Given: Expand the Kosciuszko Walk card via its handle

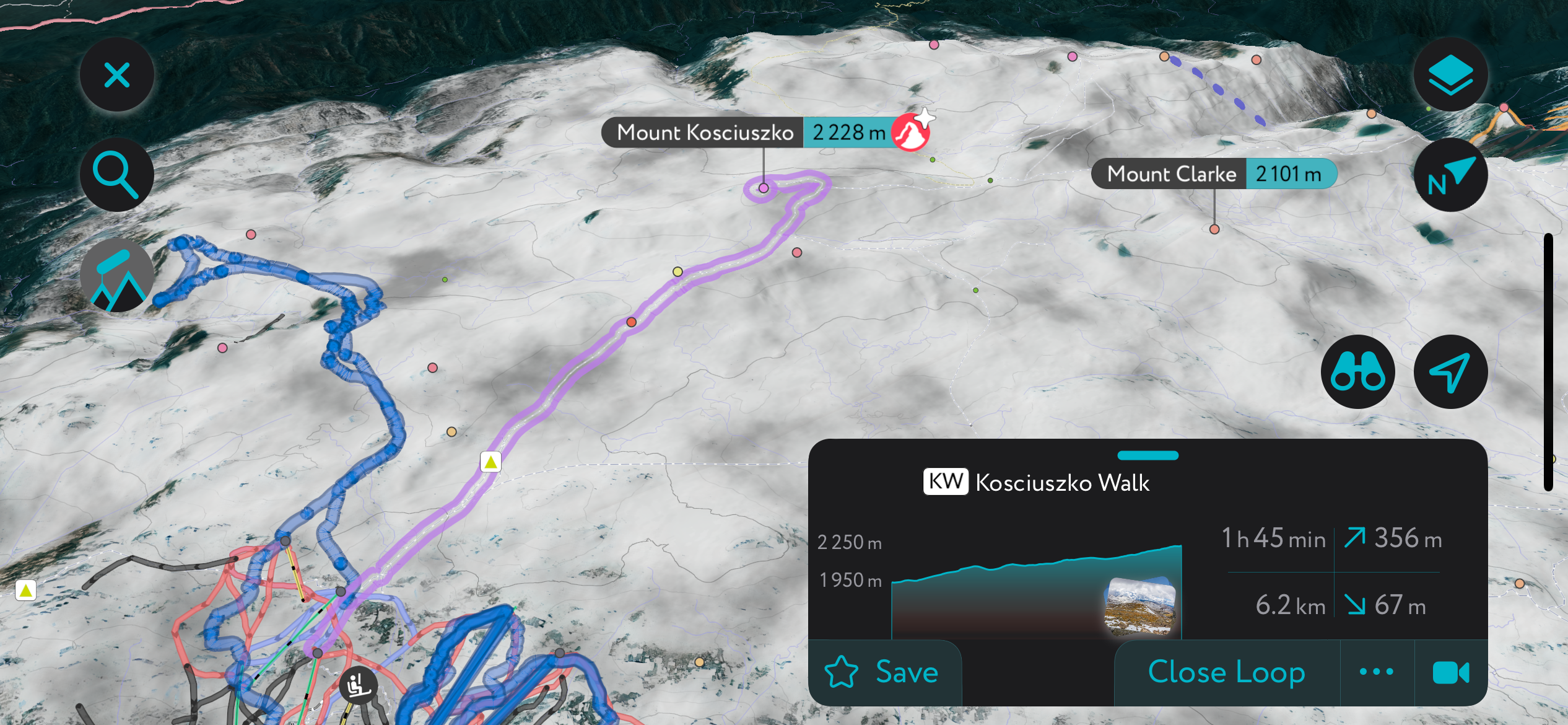Looking at the screenshot, I should (1149, 454).
